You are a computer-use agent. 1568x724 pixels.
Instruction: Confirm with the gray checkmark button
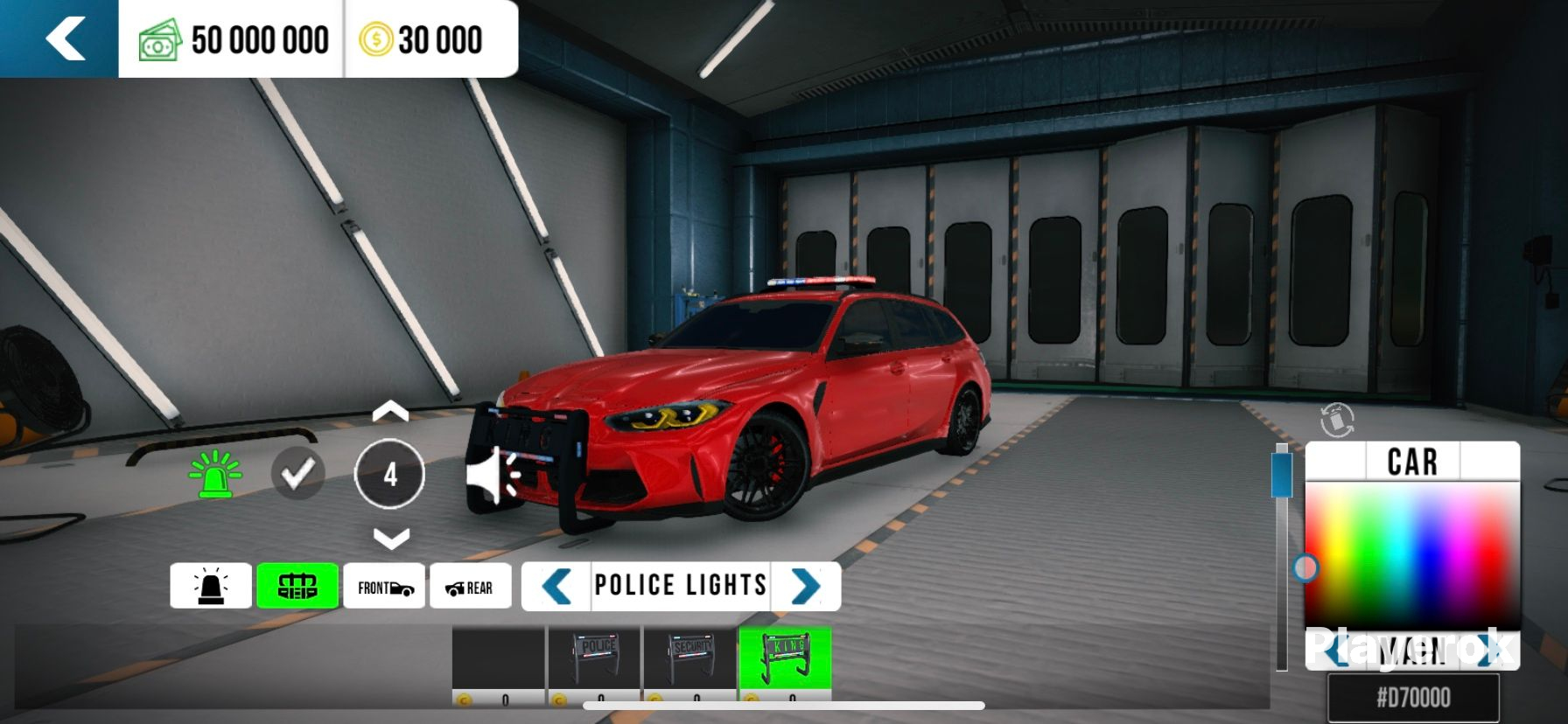click(297, 474)
